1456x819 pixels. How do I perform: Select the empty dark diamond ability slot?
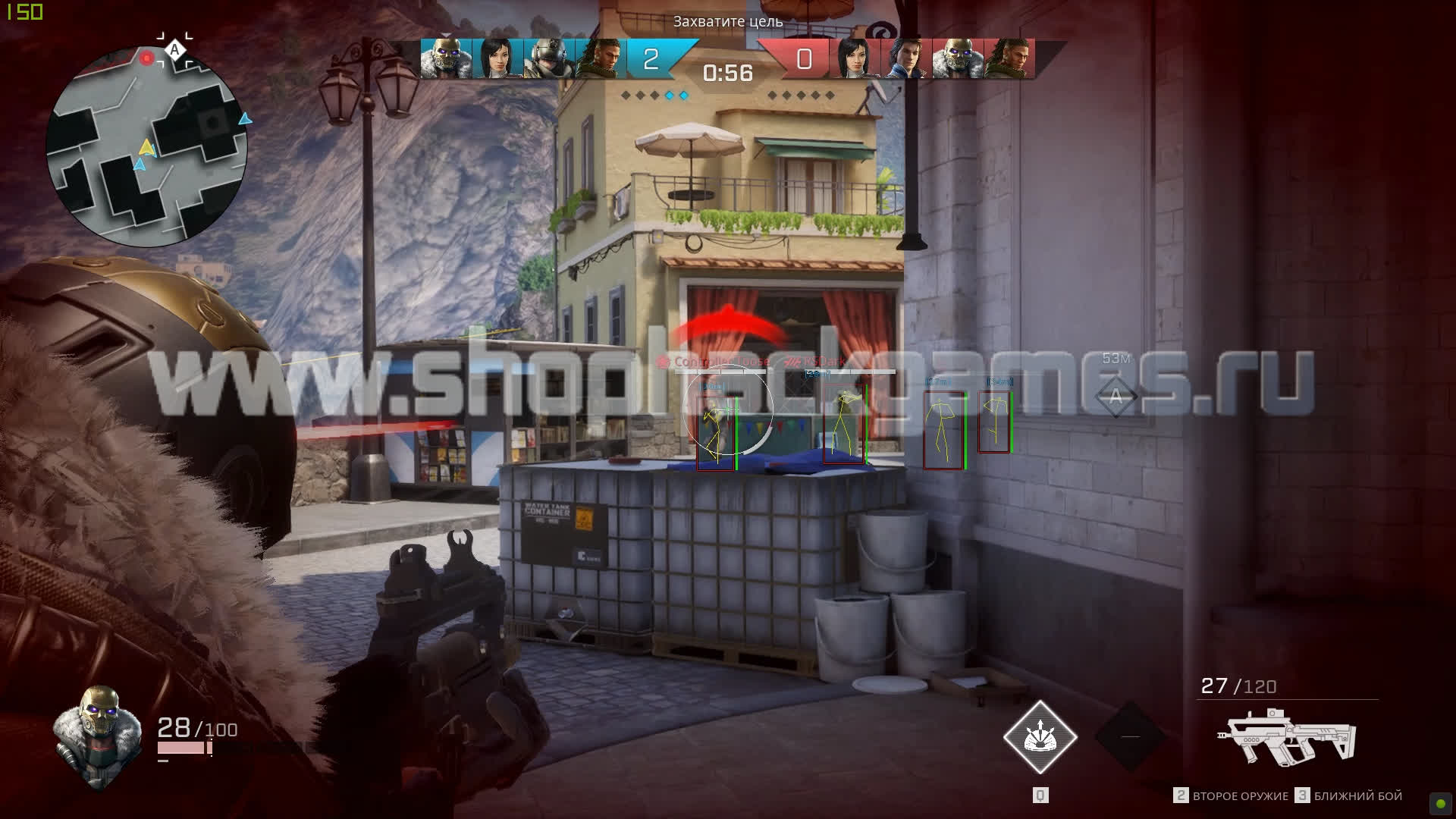click(x=1130, y=736)
